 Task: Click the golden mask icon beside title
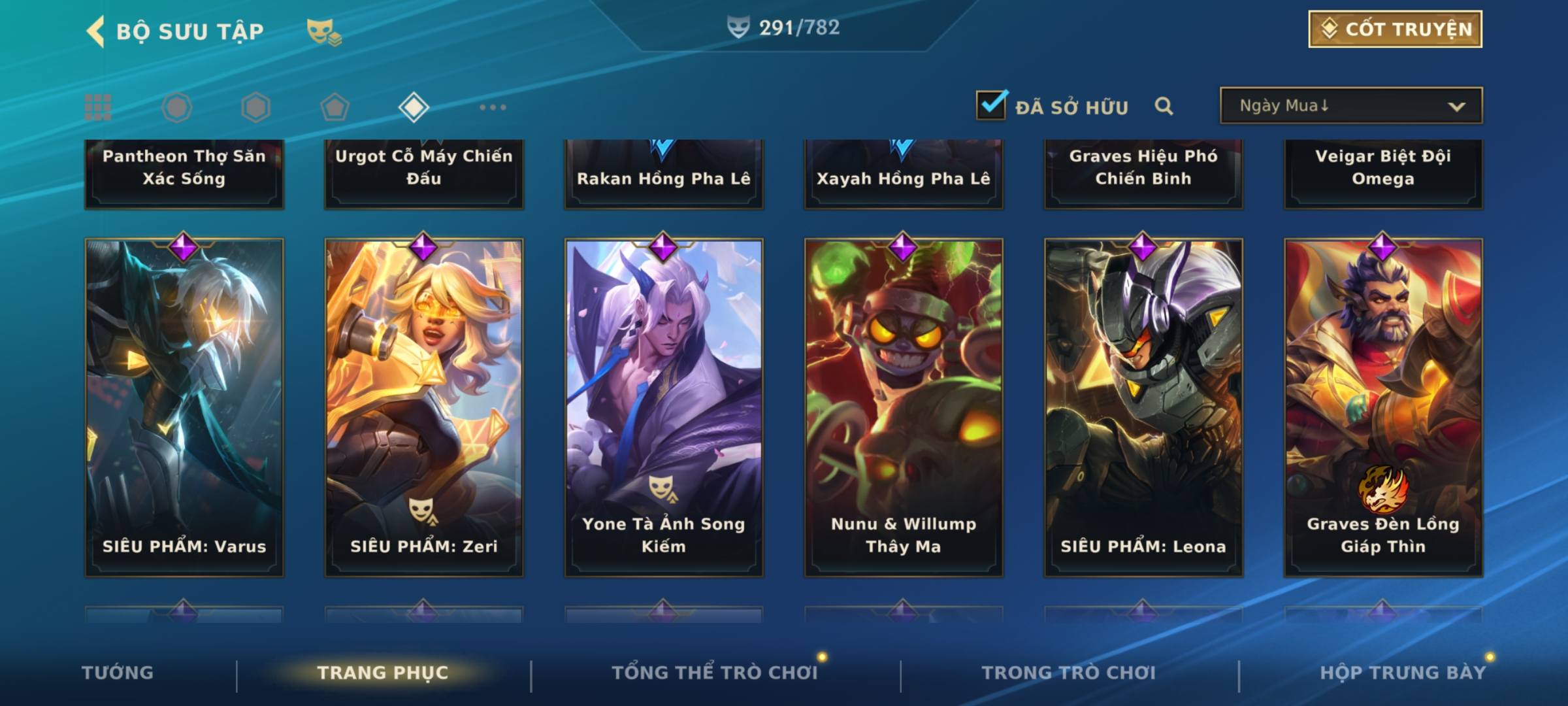(x=324, y=31)
